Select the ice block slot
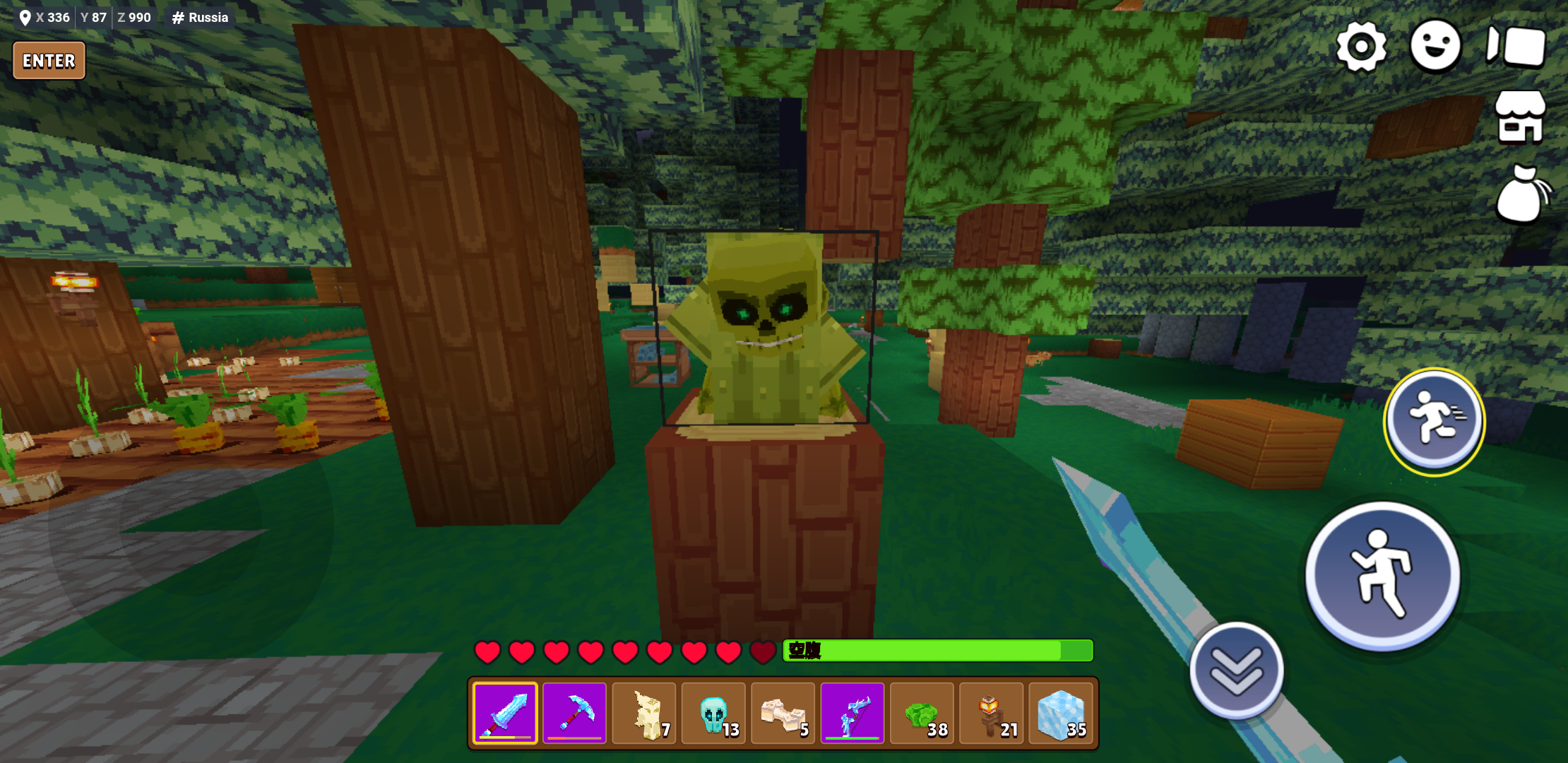The width and height of the screenshot is (1568, 763). (x=1060, y=713)
